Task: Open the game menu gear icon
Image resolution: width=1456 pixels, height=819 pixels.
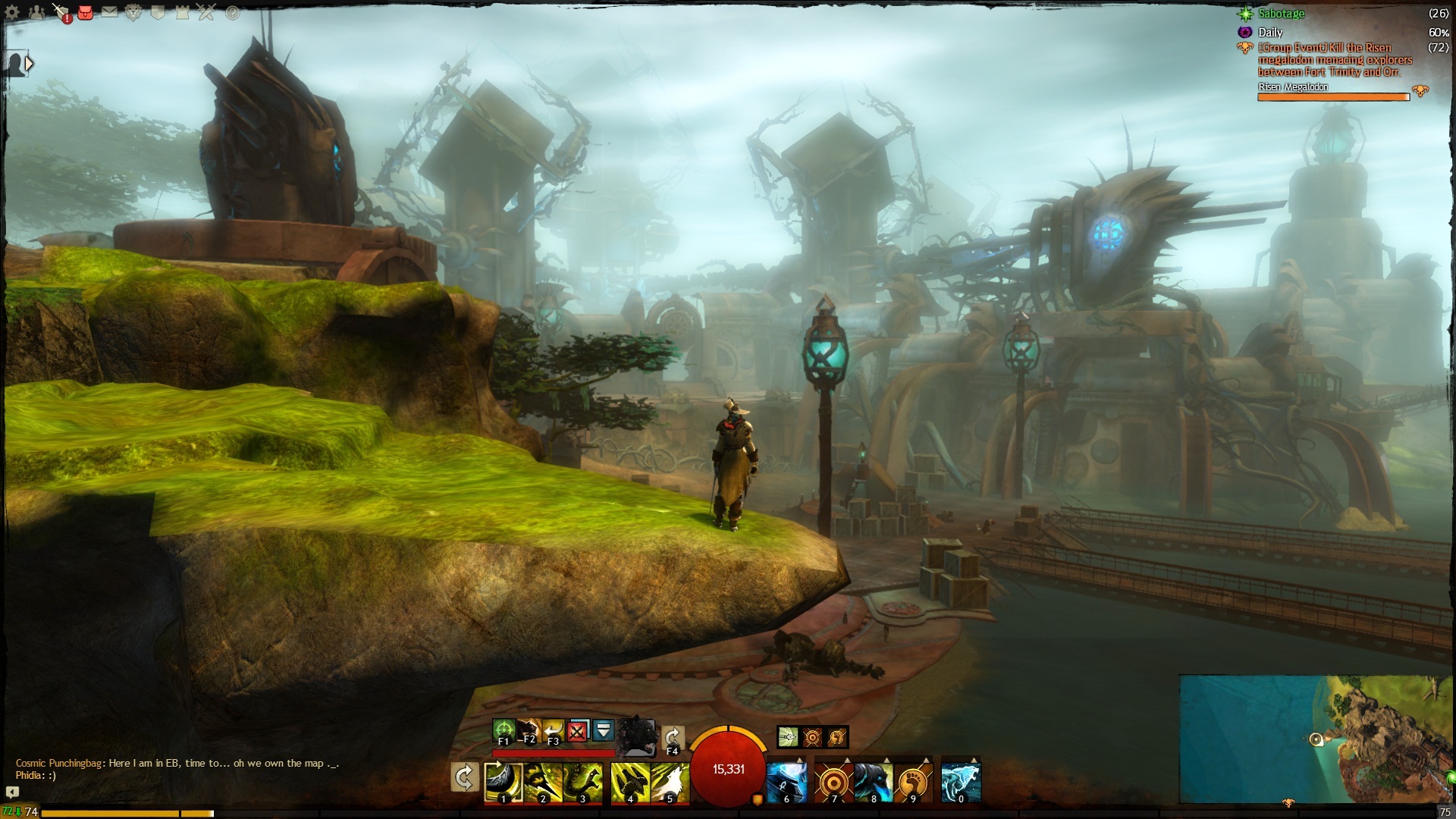Action: pos(13,12)
